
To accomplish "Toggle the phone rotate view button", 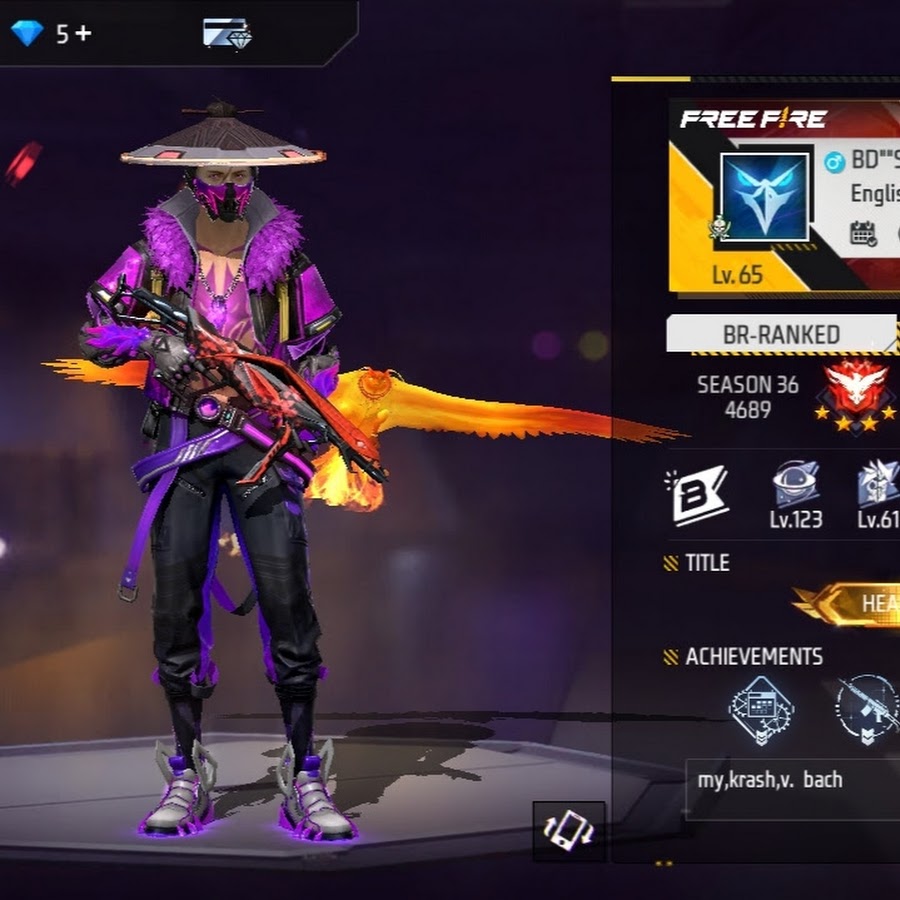I will point(569,830).
